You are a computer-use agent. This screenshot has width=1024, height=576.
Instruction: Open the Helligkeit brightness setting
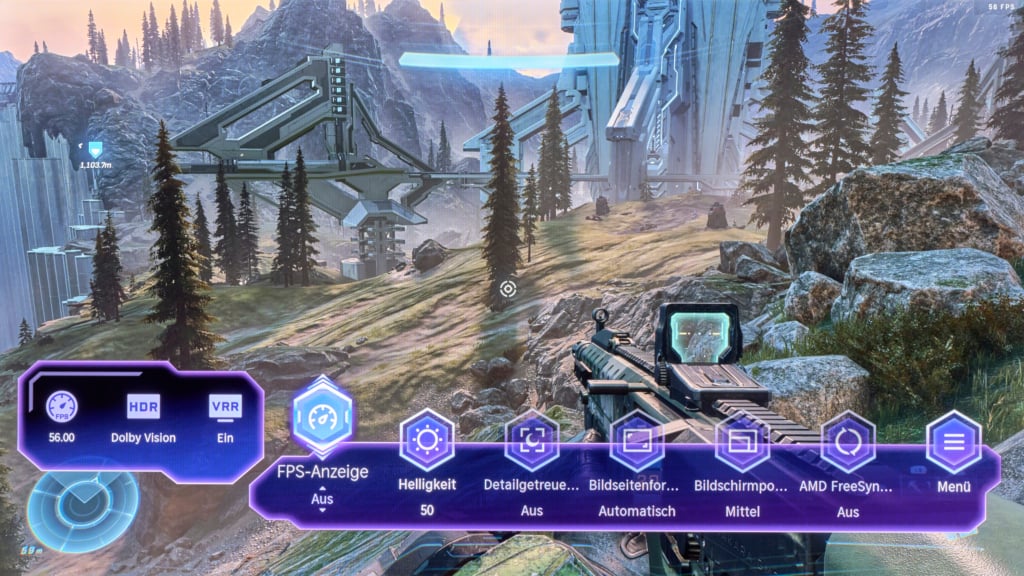427,440
